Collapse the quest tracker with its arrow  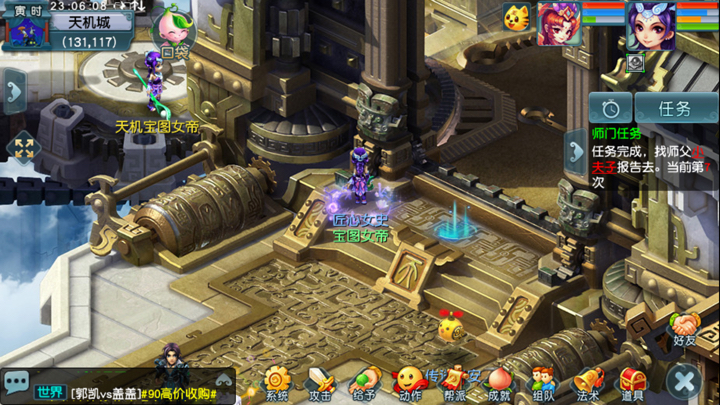tap(576, 152)
